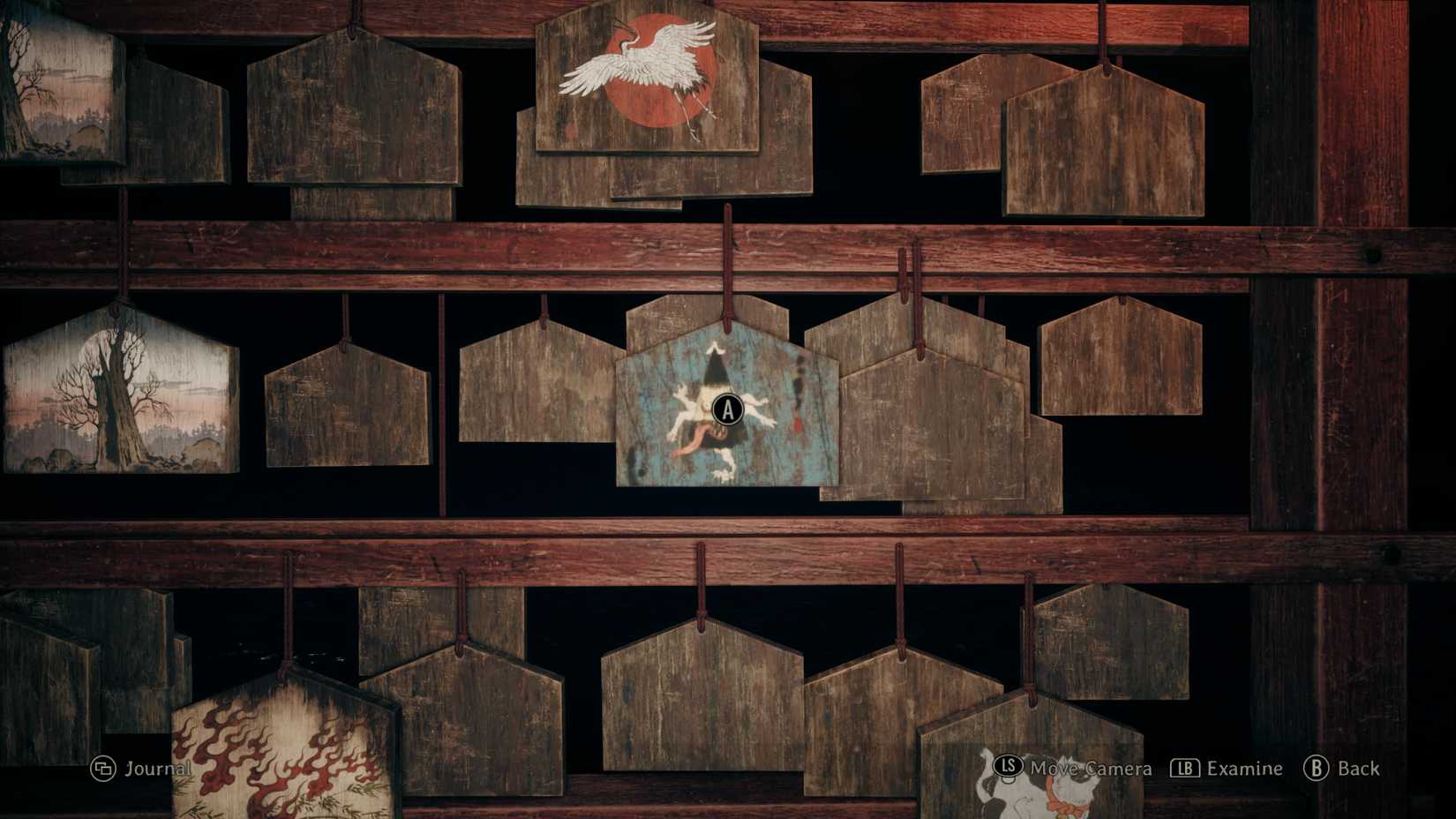
Task: Click the Journal view-button icon
Action: tap(101, 768)
